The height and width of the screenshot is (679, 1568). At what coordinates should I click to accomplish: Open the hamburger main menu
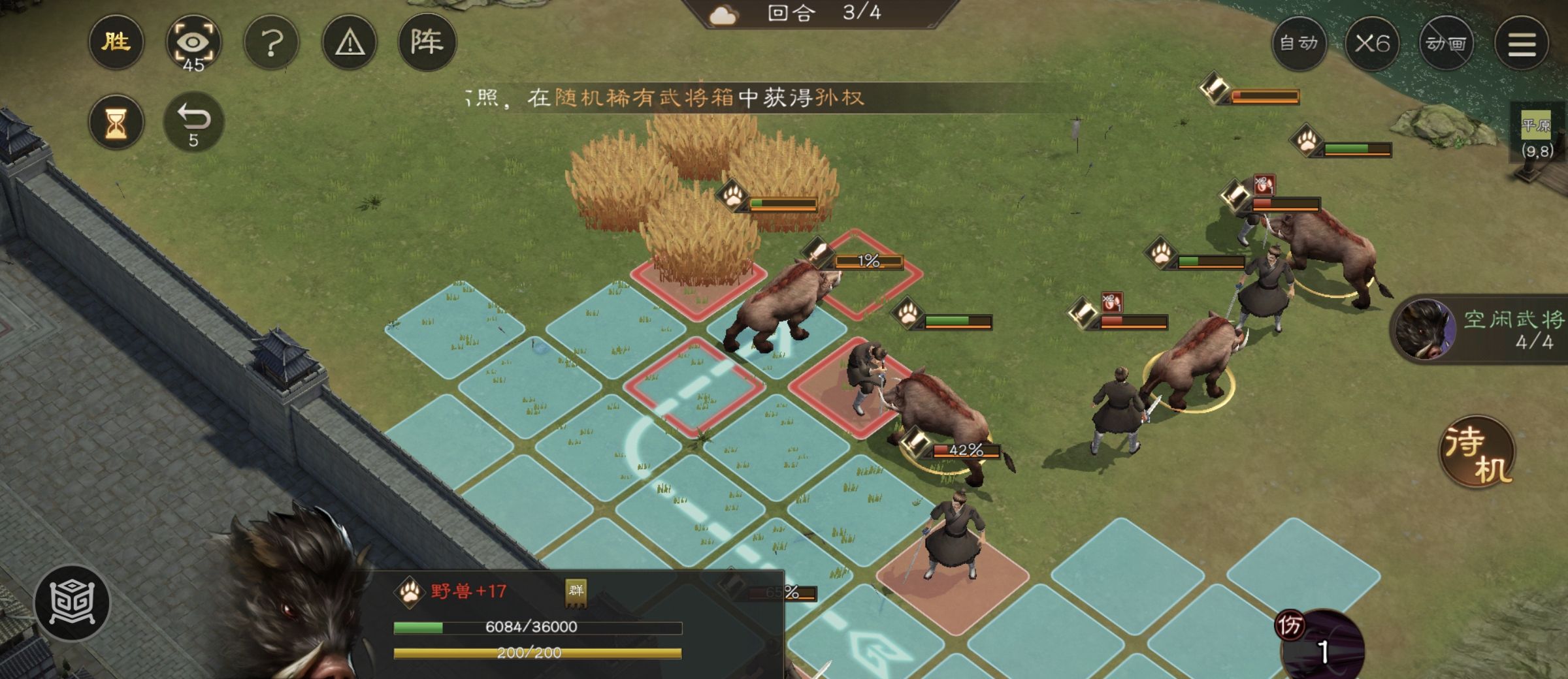pyautogui.click(x=1522, y=43)
